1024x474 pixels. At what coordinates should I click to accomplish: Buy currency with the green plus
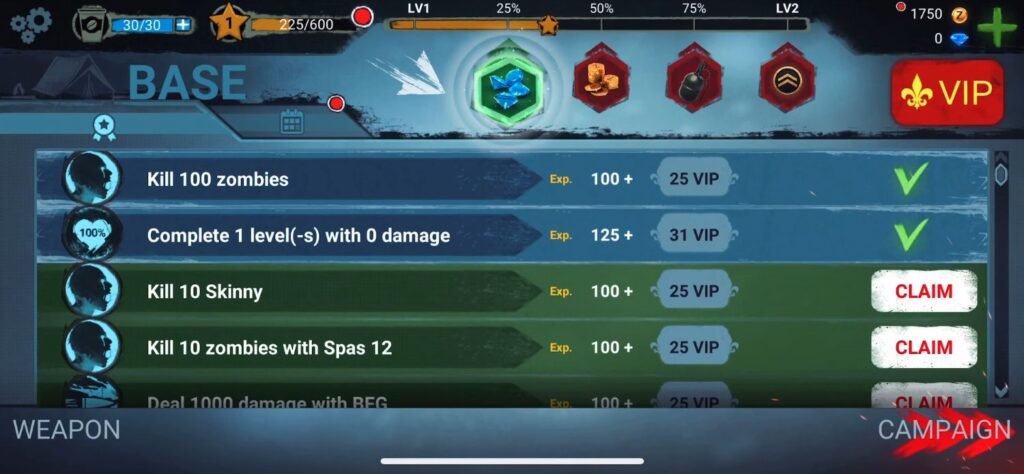click(996, 27)
